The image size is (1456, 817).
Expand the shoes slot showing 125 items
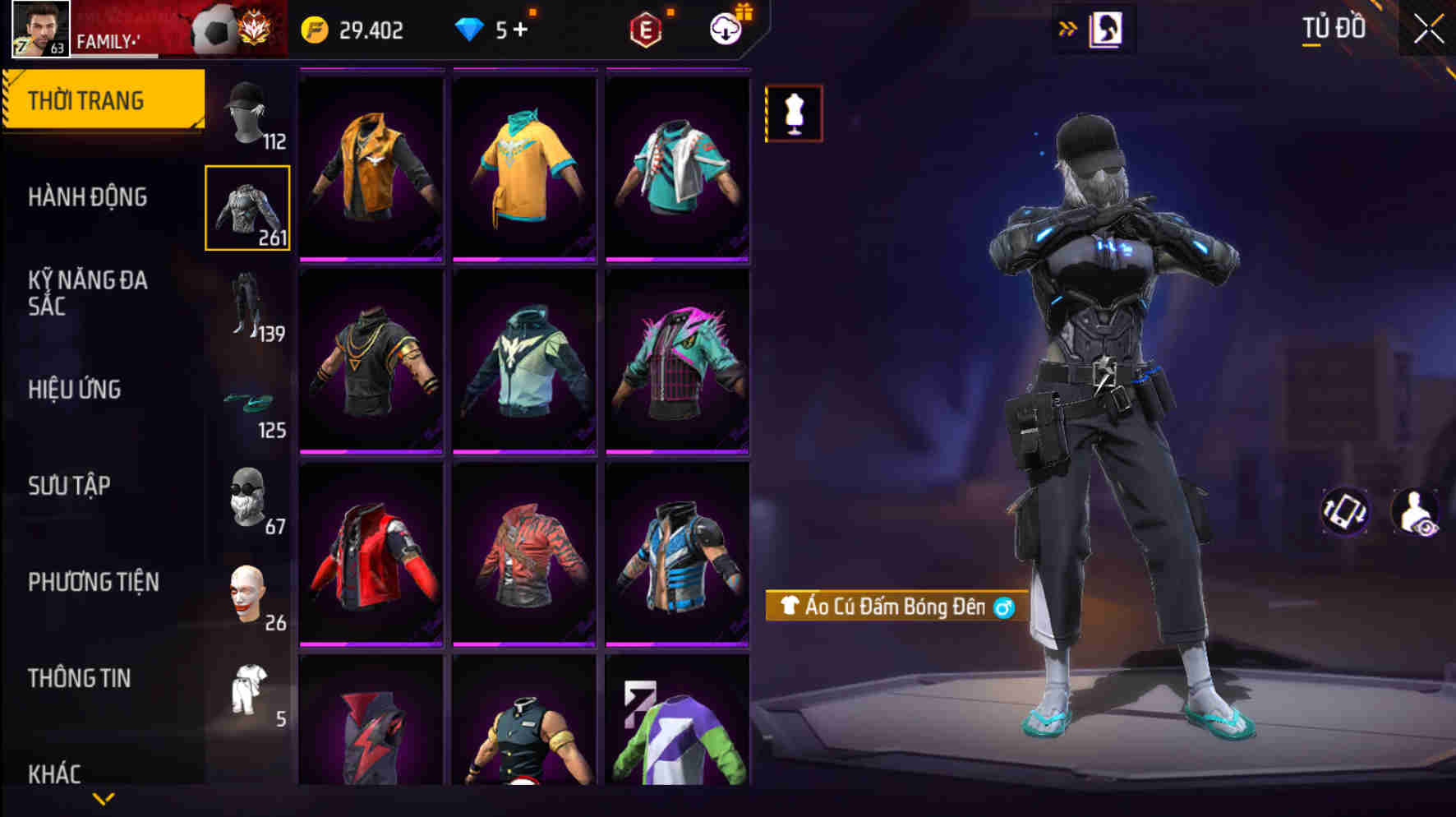[x=249, y=407]
